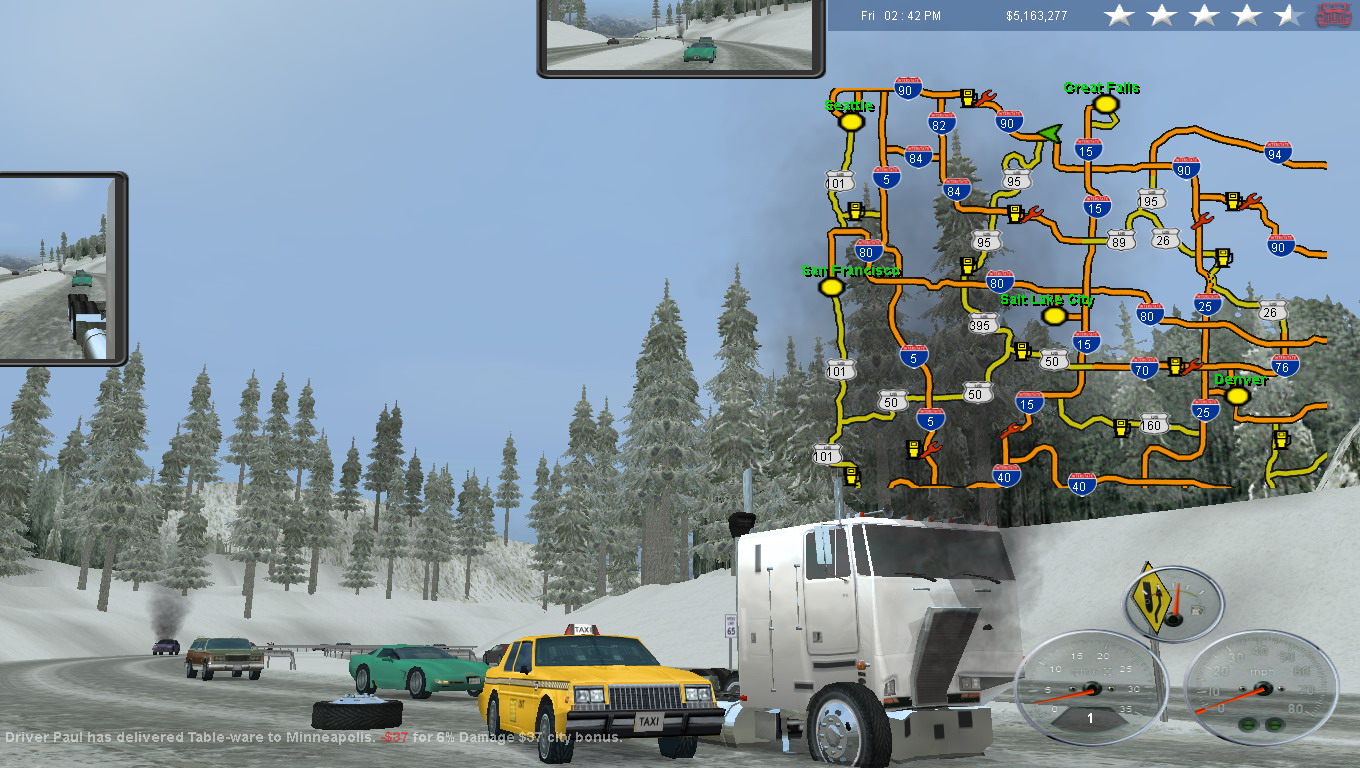Viewport: 1360px width, 768px height.
Task: Select the left side mirror view
Action: (x=60, y=268)
